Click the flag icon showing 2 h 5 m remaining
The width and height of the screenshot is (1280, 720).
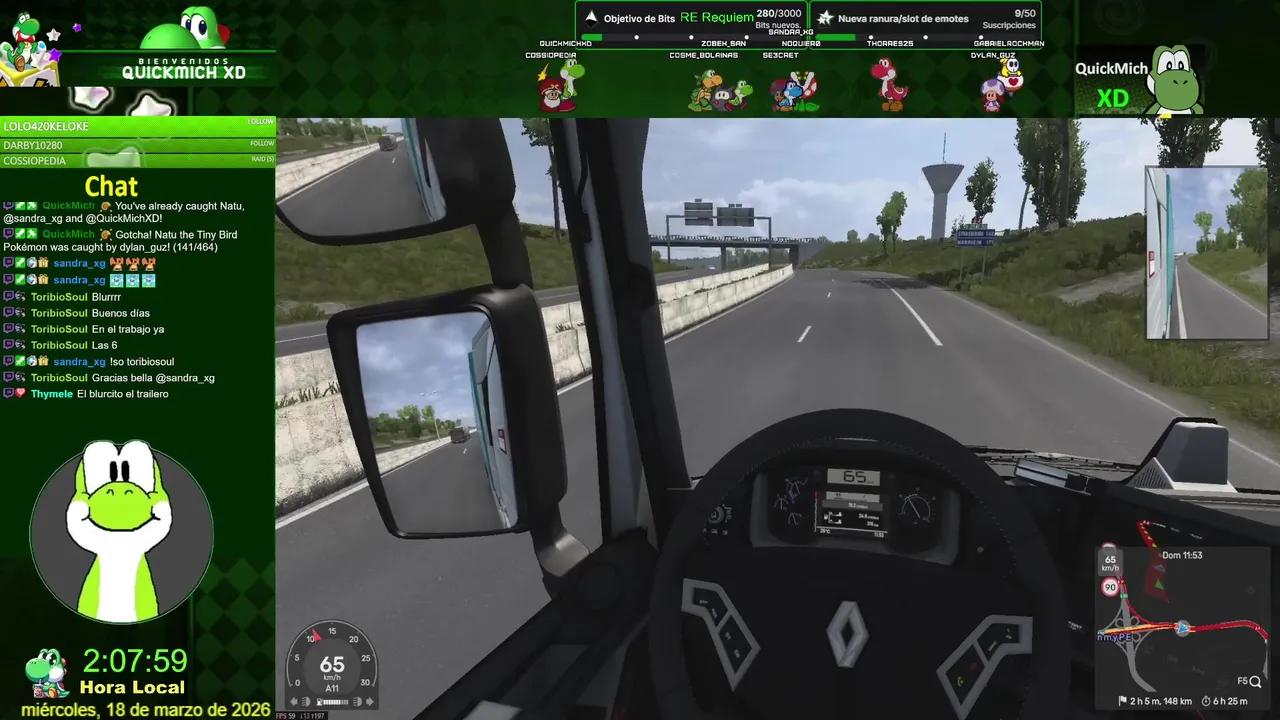(1124, 700)
